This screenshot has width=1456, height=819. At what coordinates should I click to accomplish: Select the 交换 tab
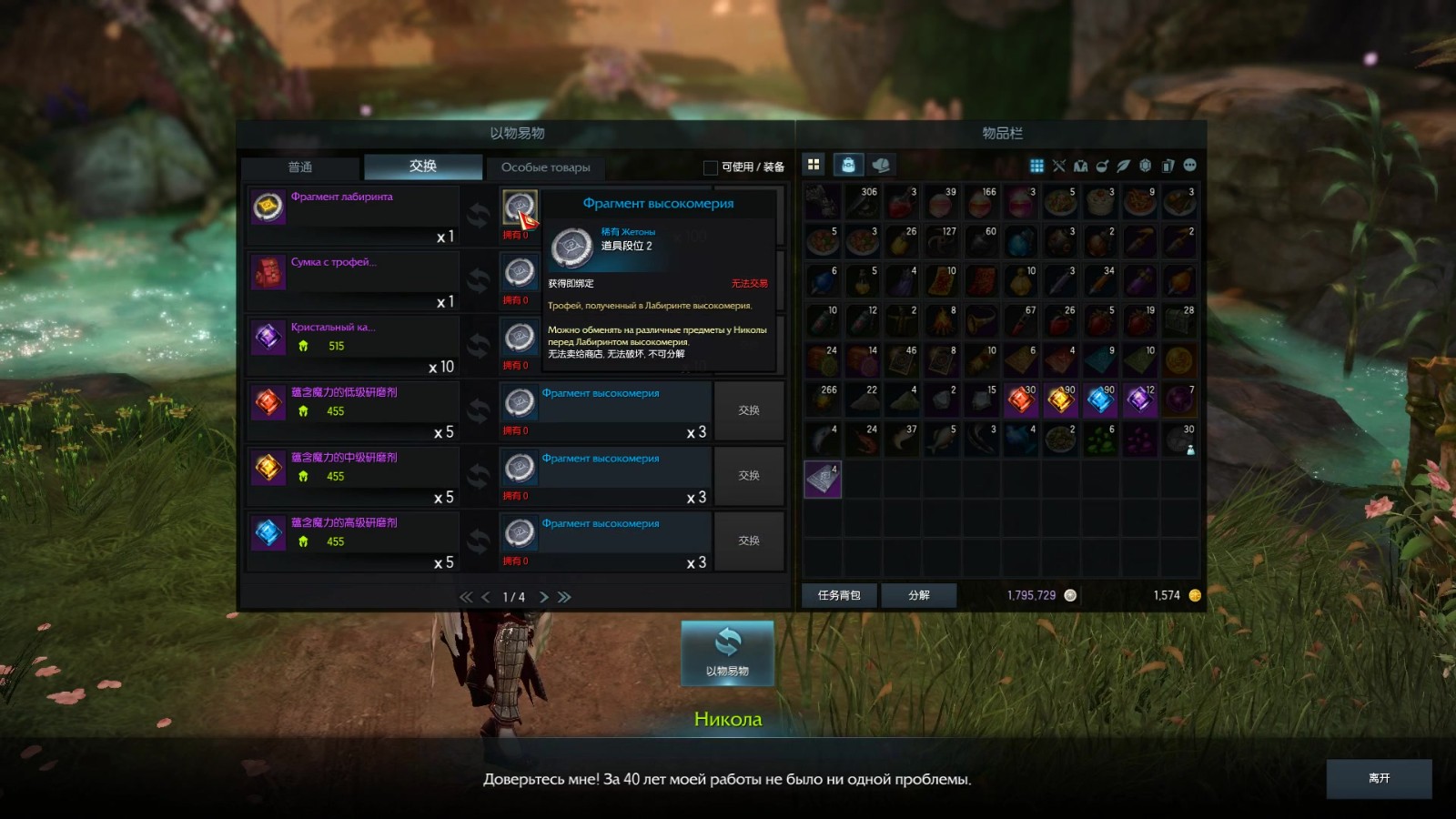click(x=423, y=167)
